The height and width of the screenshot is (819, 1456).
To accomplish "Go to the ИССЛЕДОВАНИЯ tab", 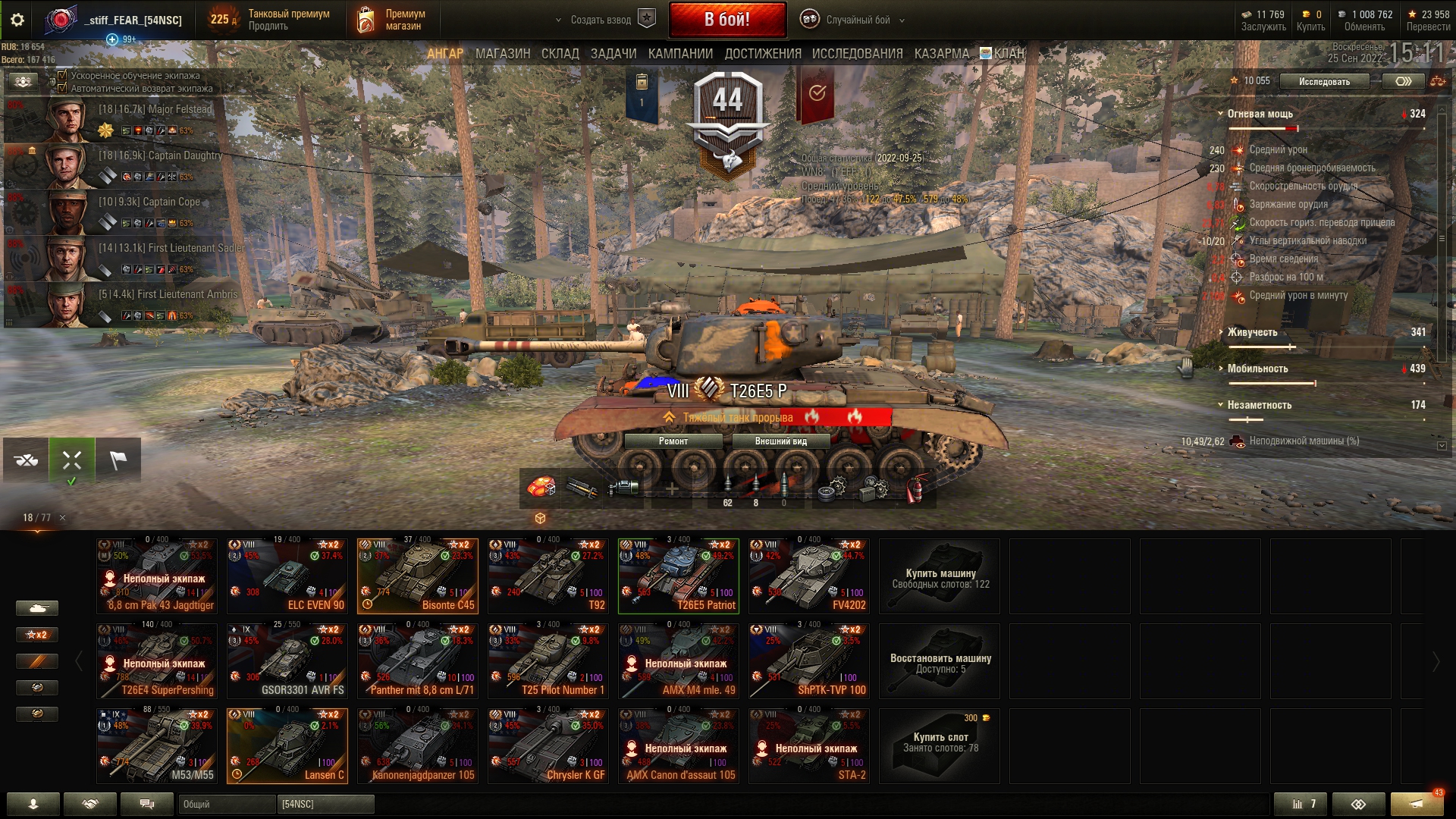I will click(x=857, y=54).
